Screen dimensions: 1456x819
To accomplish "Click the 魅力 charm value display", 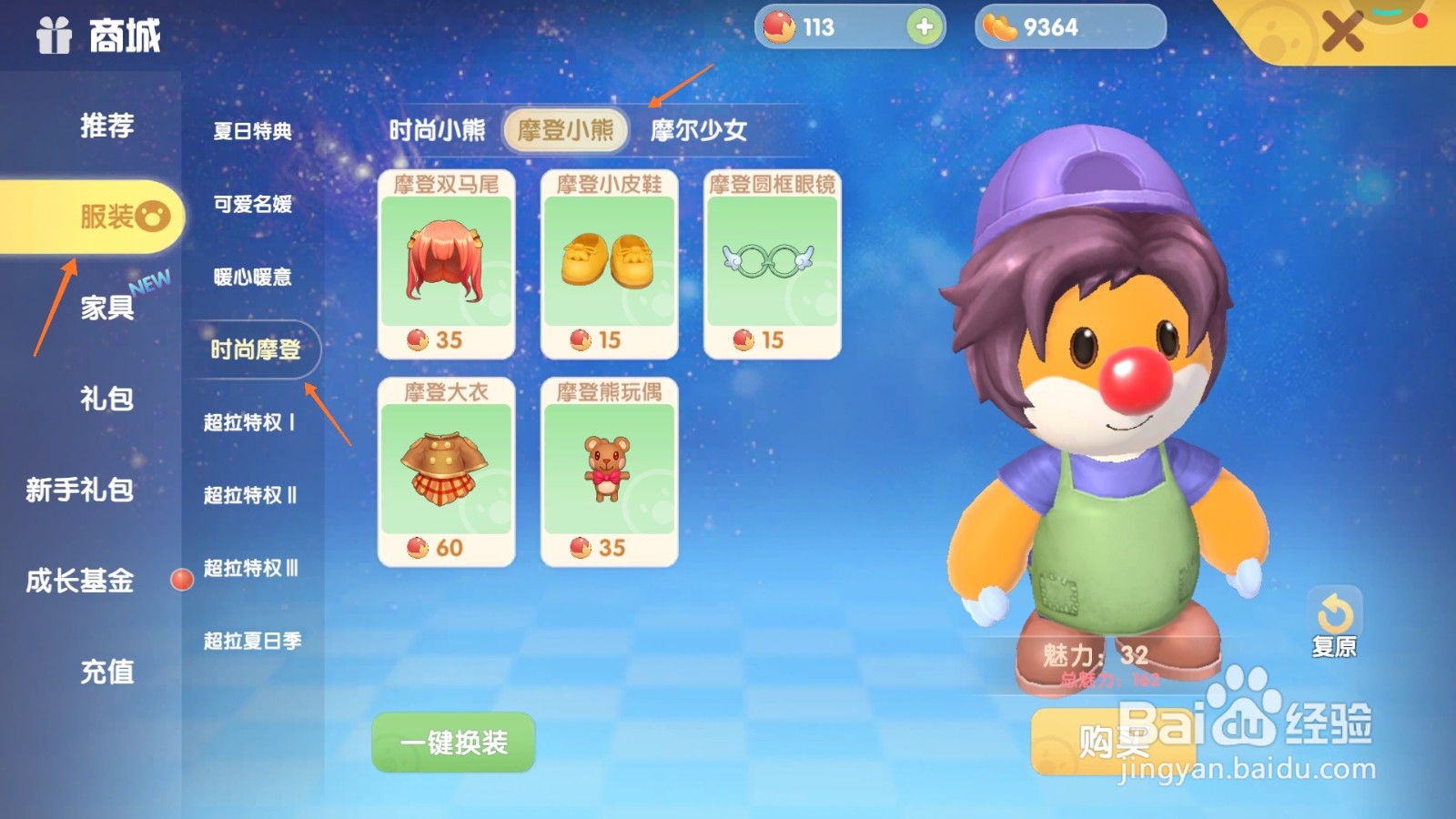I will [x=1097, y=653].
